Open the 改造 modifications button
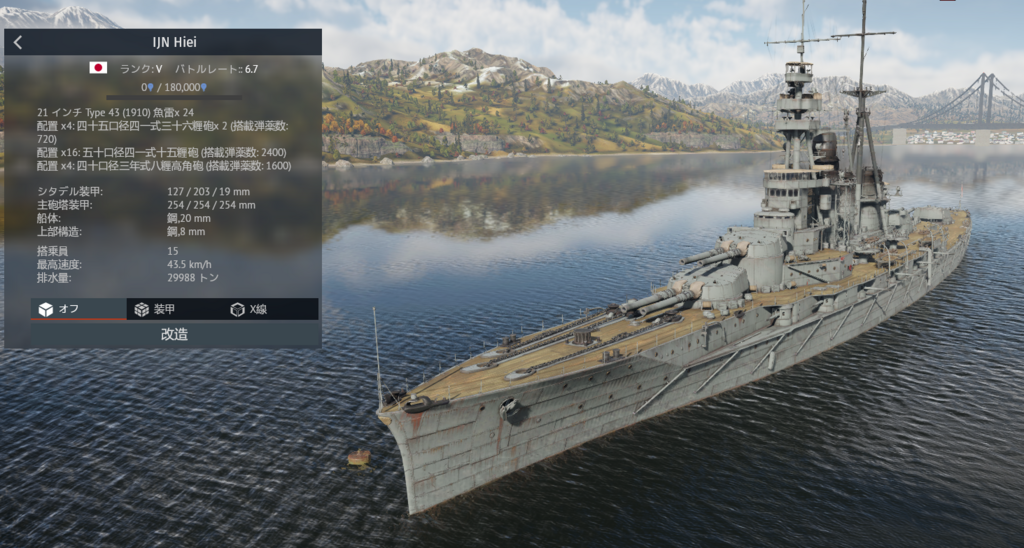 (x=174, y=334)
